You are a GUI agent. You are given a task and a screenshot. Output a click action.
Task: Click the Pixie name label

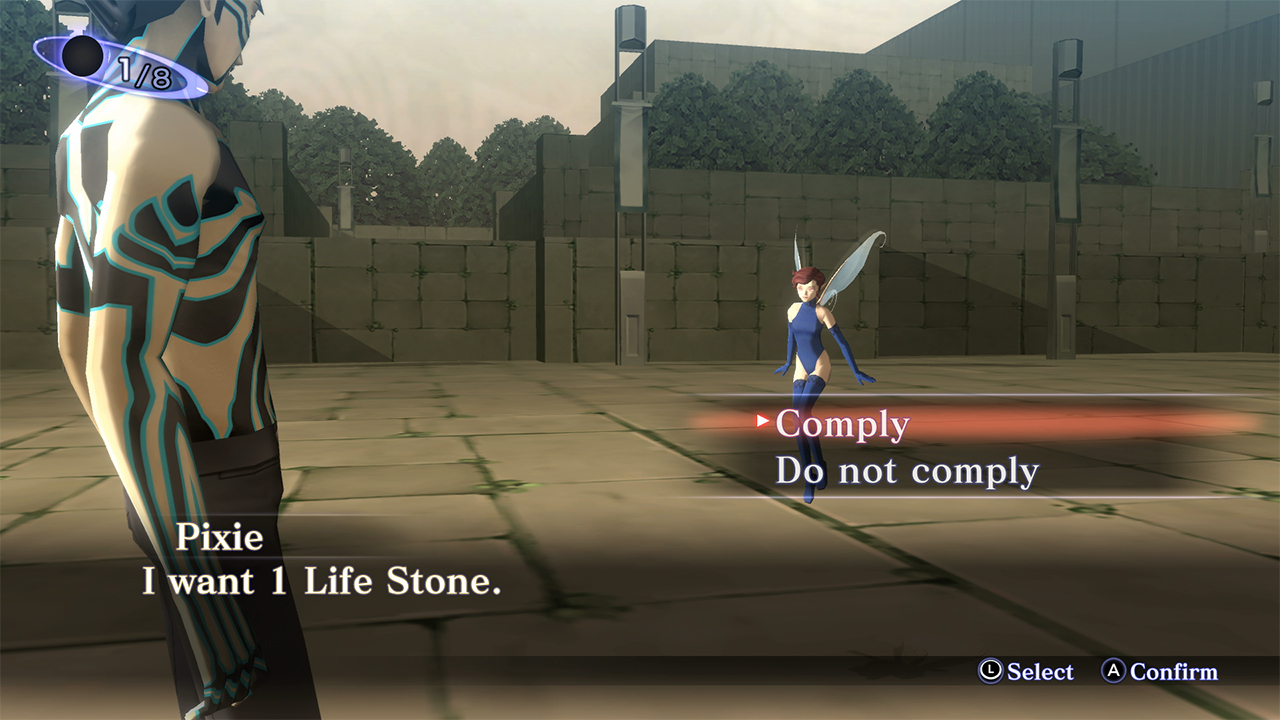(x=222, y=538)
